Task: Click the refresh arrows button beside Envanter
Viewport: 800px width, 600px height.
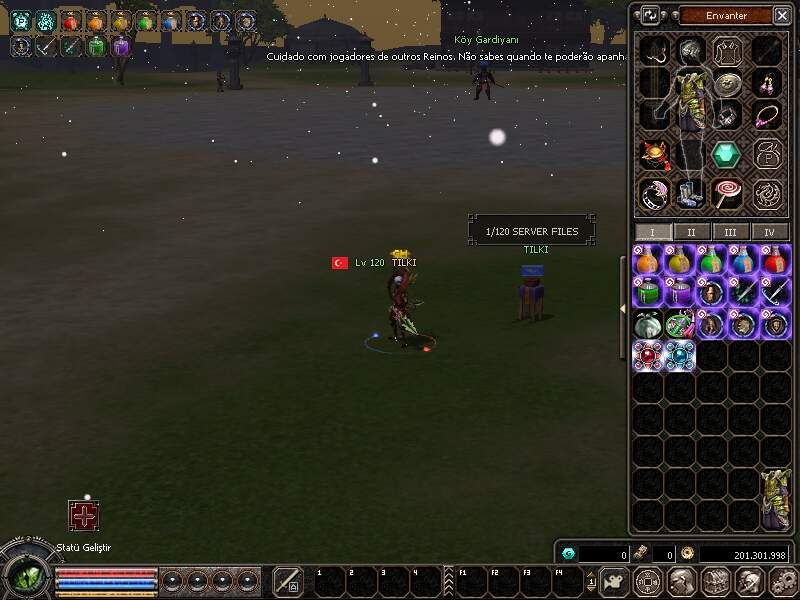Action: point(651,15)
